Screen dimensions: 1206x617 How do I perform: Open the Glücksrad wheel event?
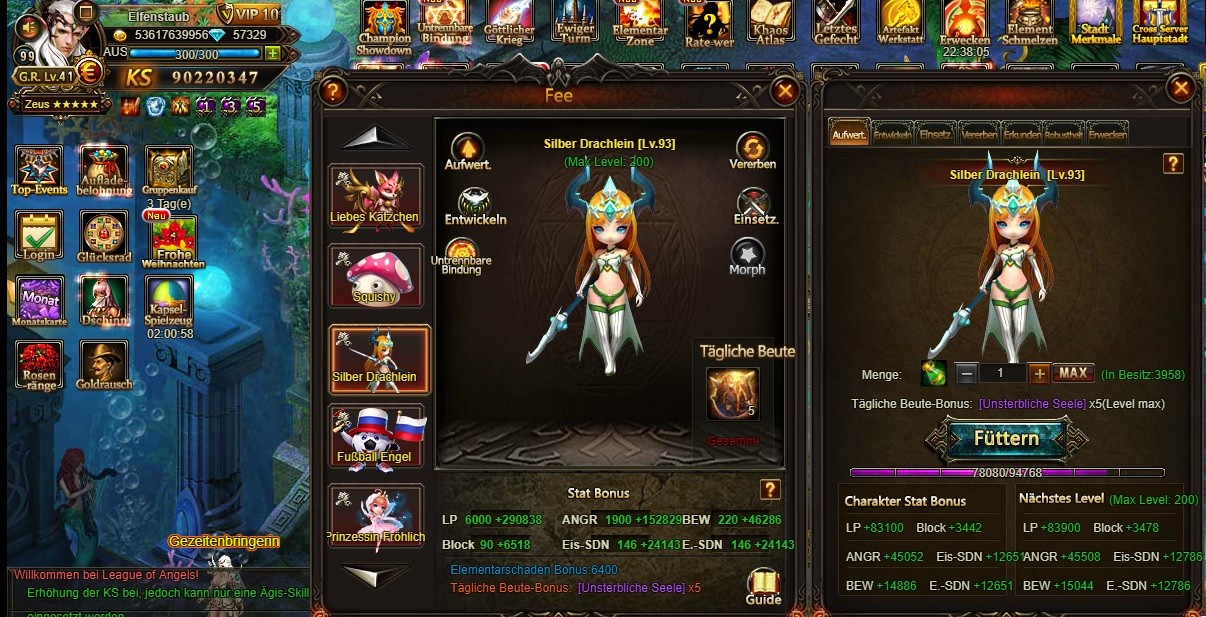(x=103, y=239)
